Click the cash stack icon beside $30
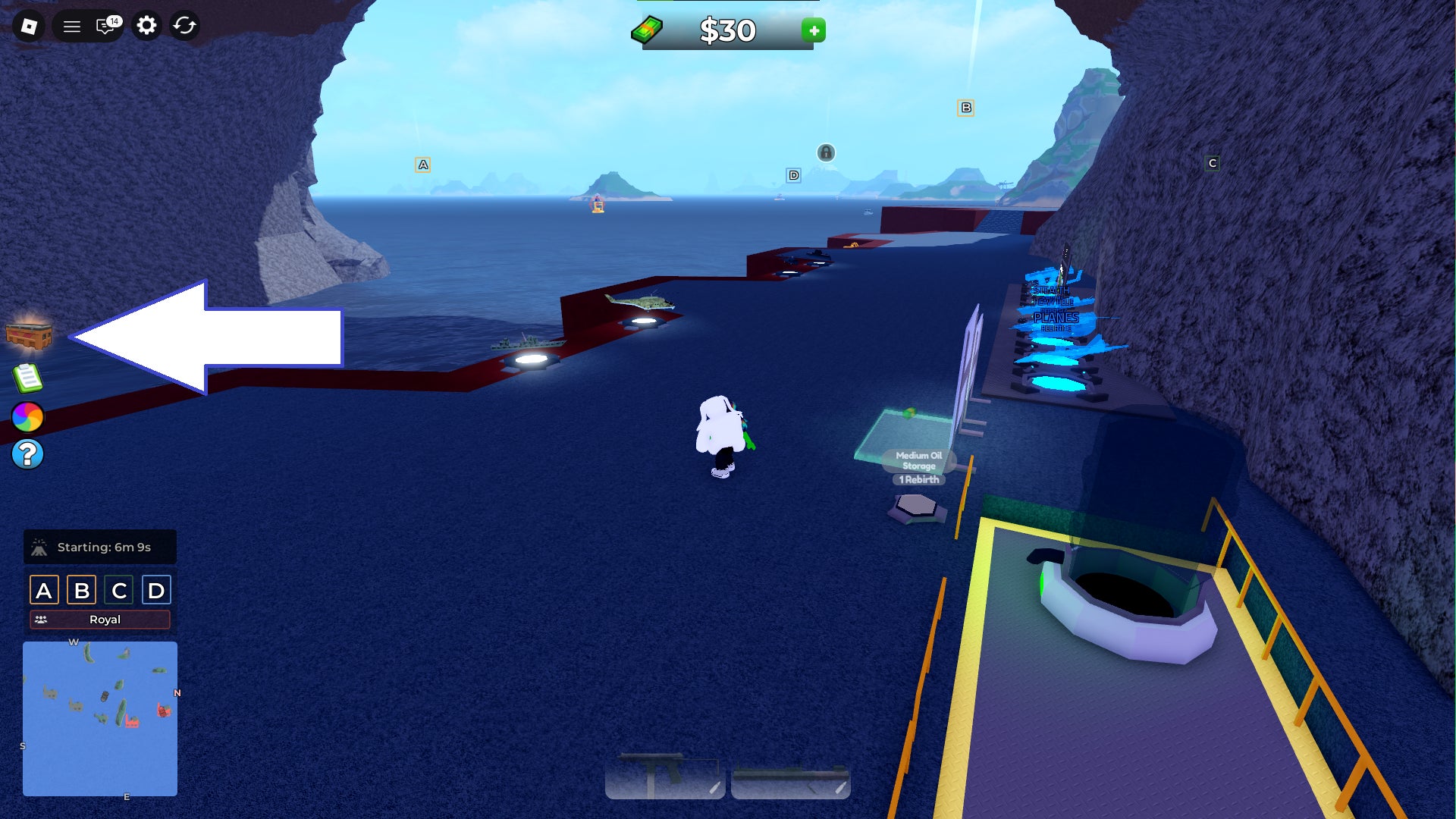The image size is (1456, 819). (648, 30)
